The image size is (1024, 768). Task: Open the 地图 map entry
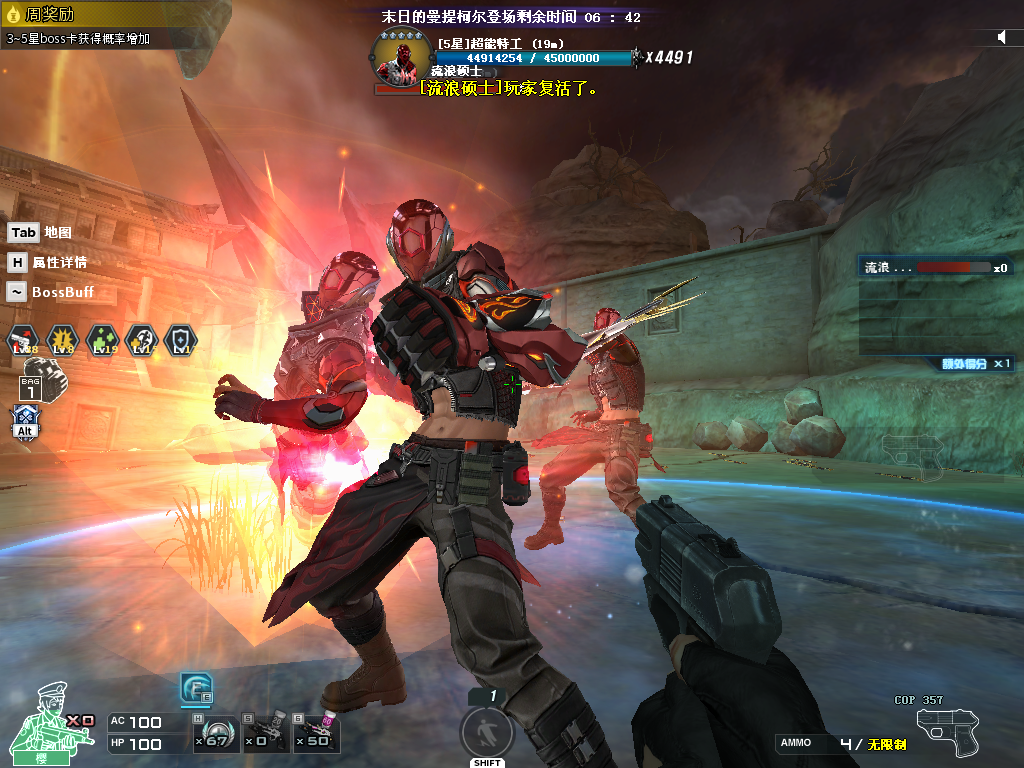(x=40, y=232)
